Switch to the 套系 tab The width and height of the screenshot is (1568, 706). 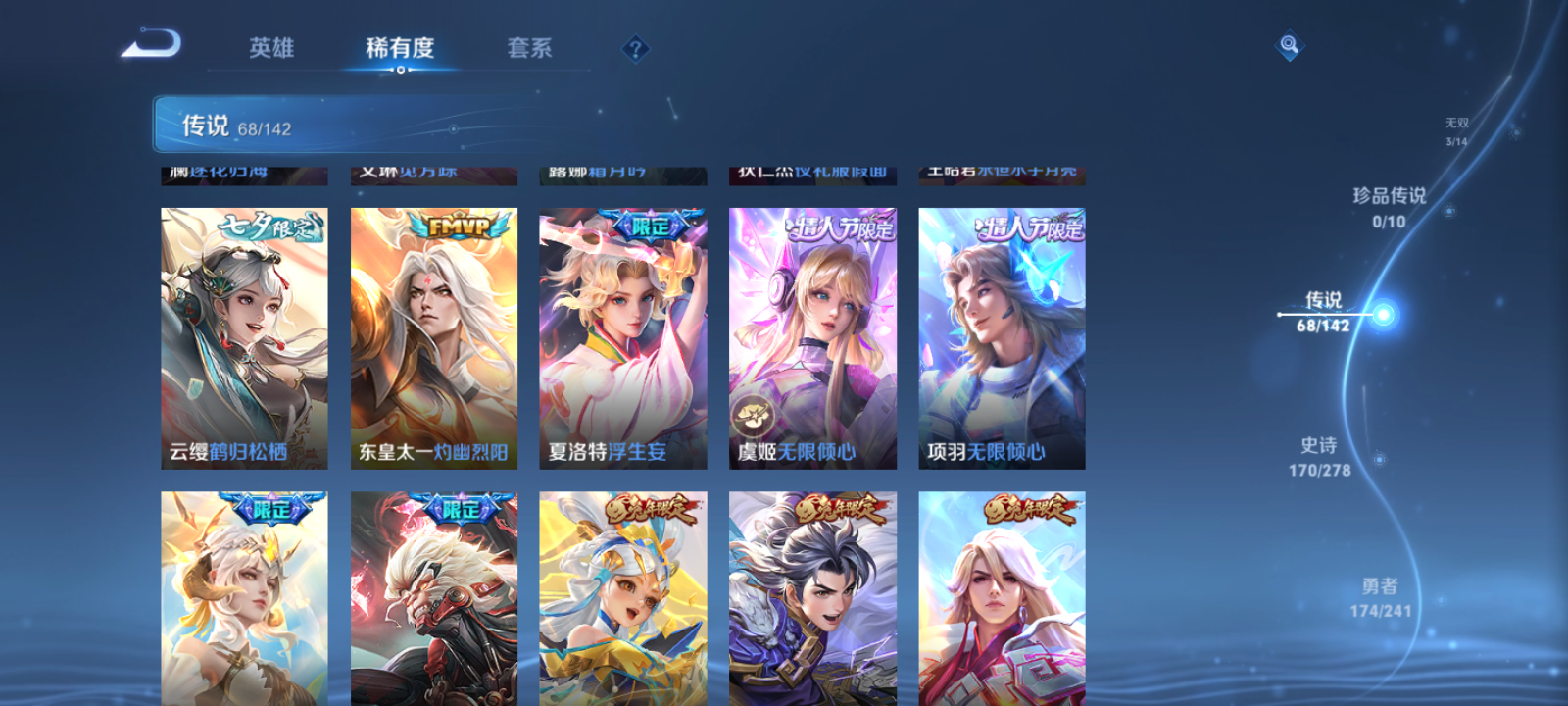coord(528,48)
